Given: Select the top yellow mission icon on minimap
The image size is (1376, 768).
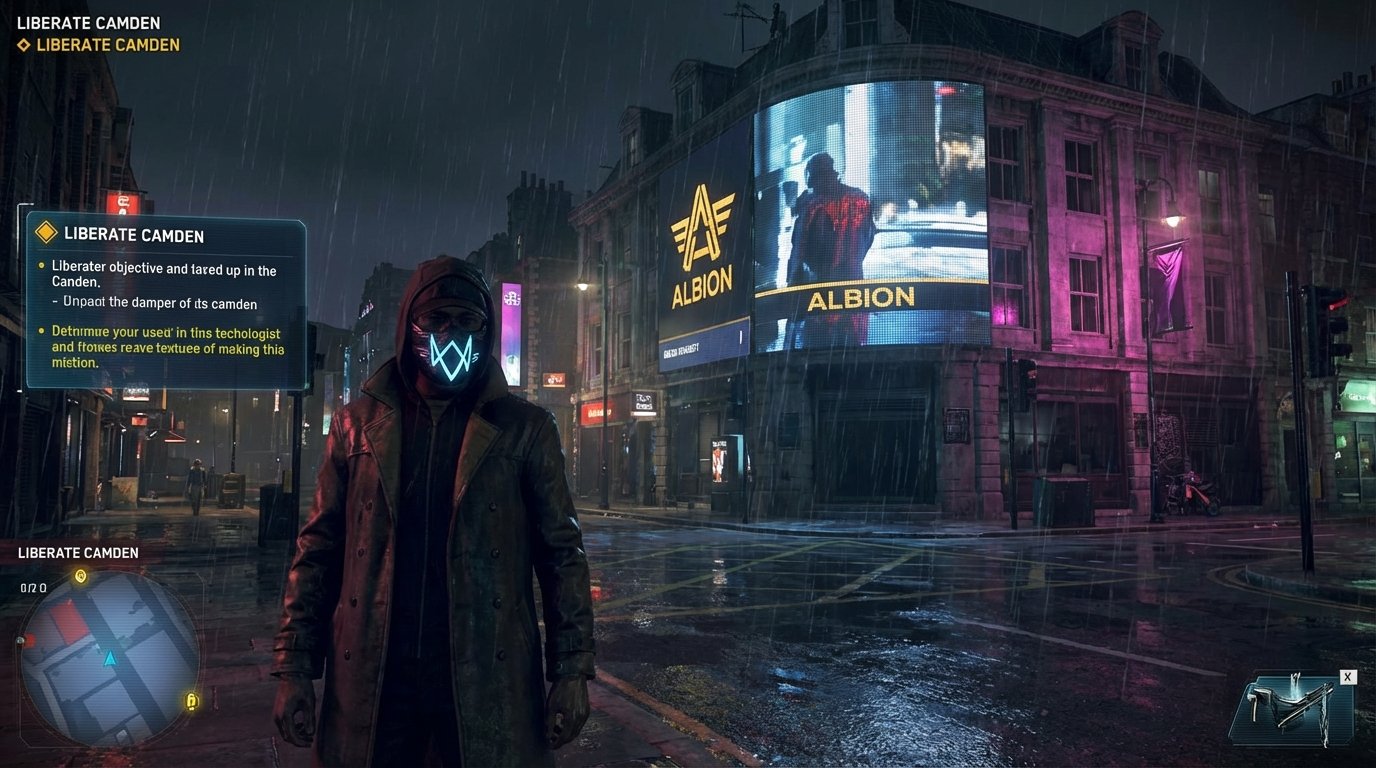Looking at the screenshot, I should pyautogui.click(x=80, y=576).
